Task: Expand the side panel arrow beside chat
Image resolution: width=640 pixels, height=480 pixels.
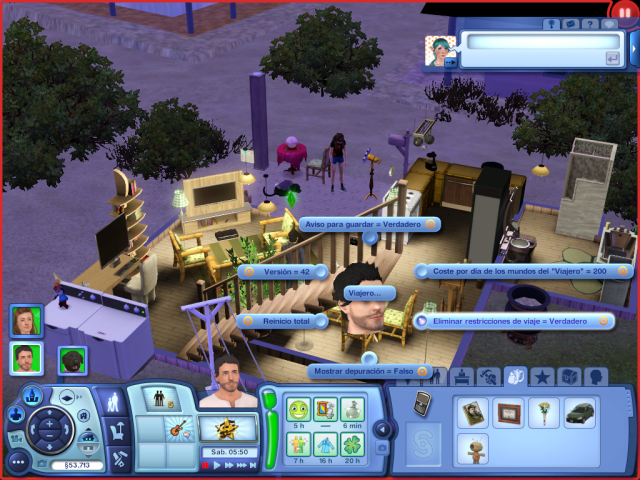Action: [x=634, y=47]
